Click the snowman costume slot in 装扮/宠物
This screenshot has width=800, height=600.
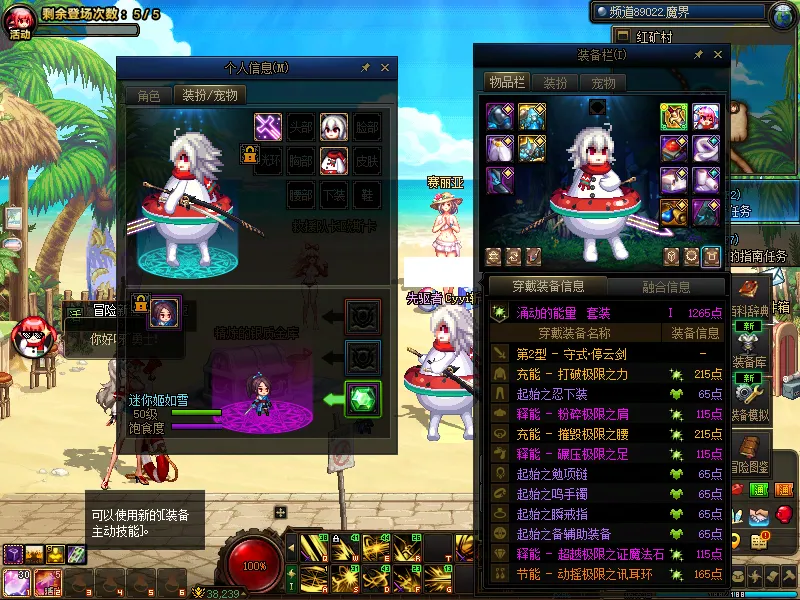pyautogui.click(x=333, y=159)
